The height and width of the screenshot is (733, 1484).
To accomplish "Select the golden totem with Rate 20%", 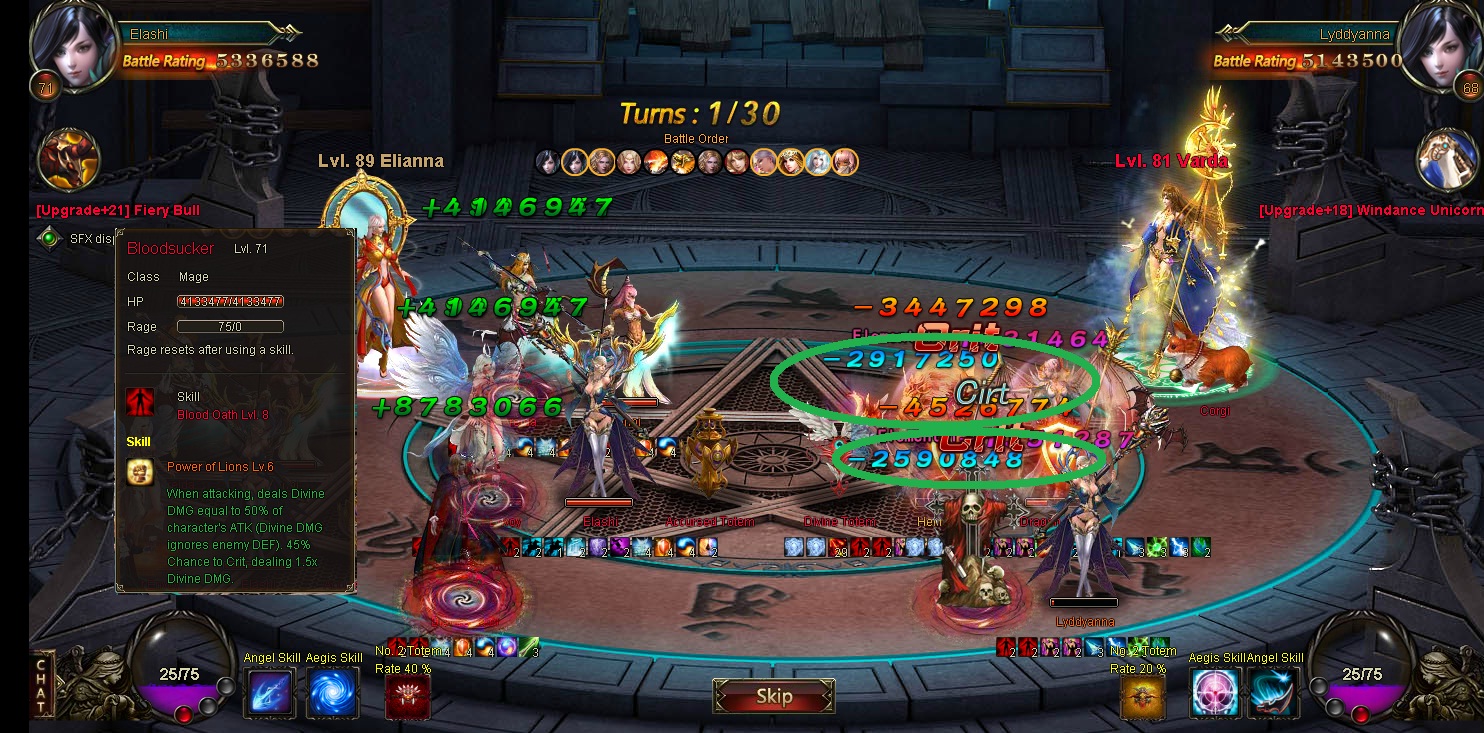I will [1142, 697].
